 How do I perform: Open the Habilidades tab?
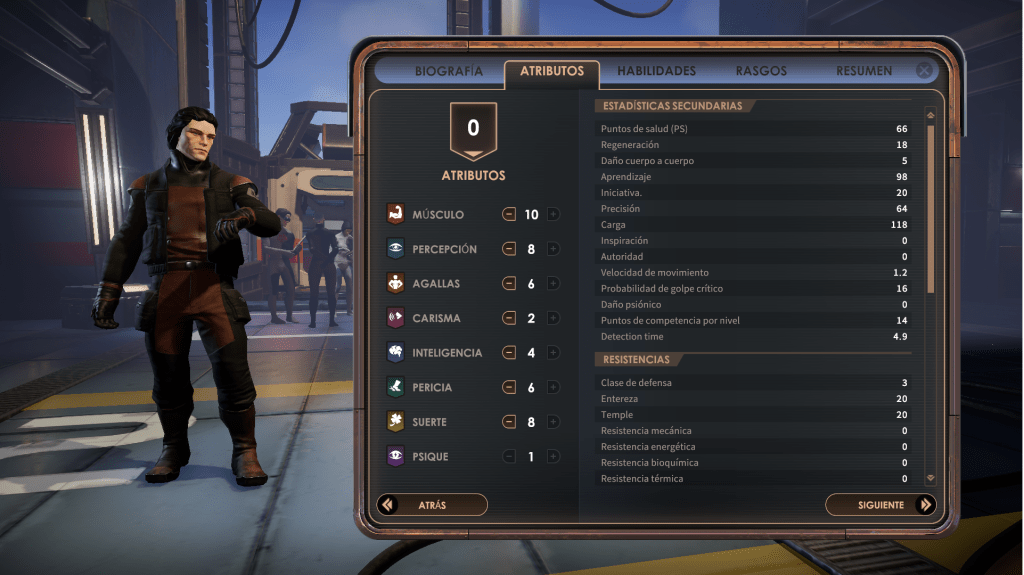click(x=656, y=72)
